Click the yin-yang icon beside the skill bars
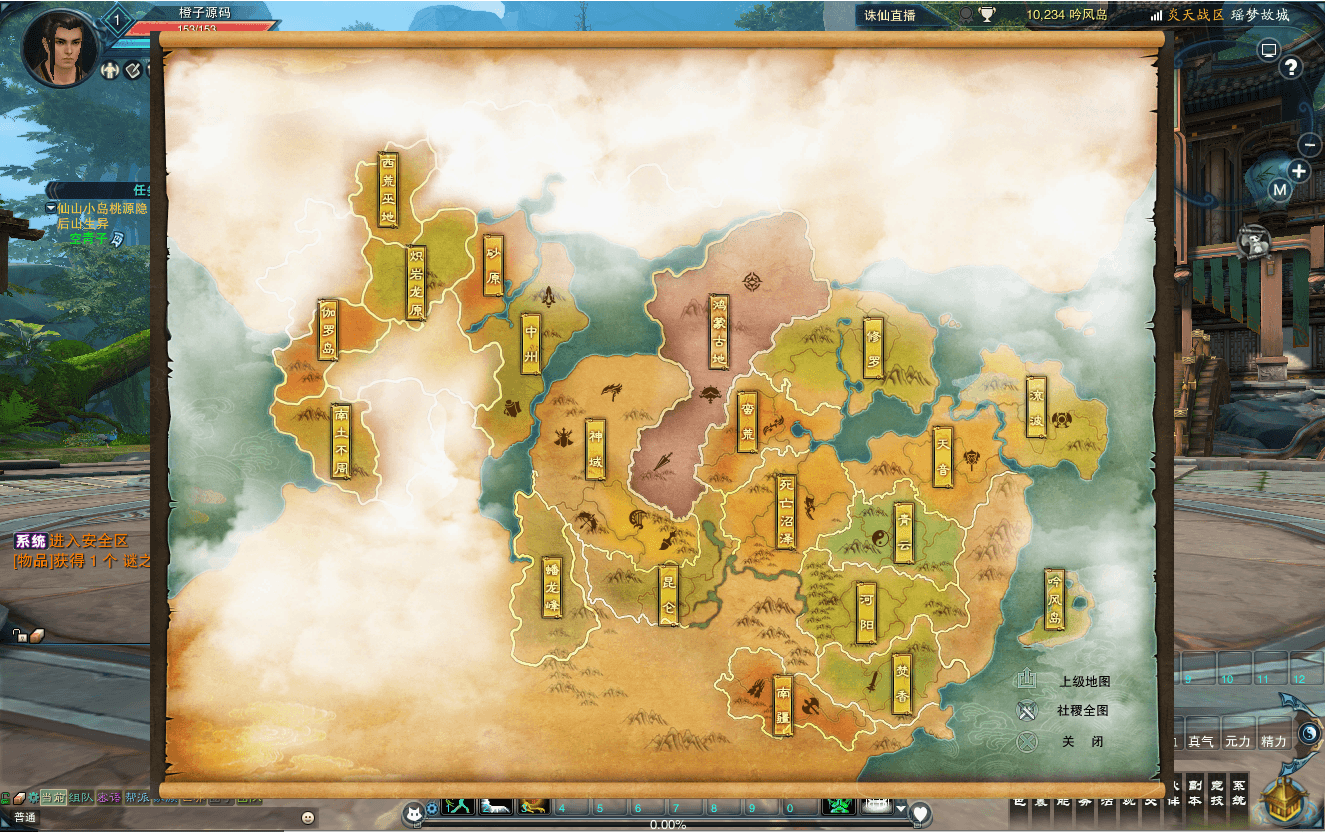This screenshot has height=832, width=1325. pos(1308,733)
